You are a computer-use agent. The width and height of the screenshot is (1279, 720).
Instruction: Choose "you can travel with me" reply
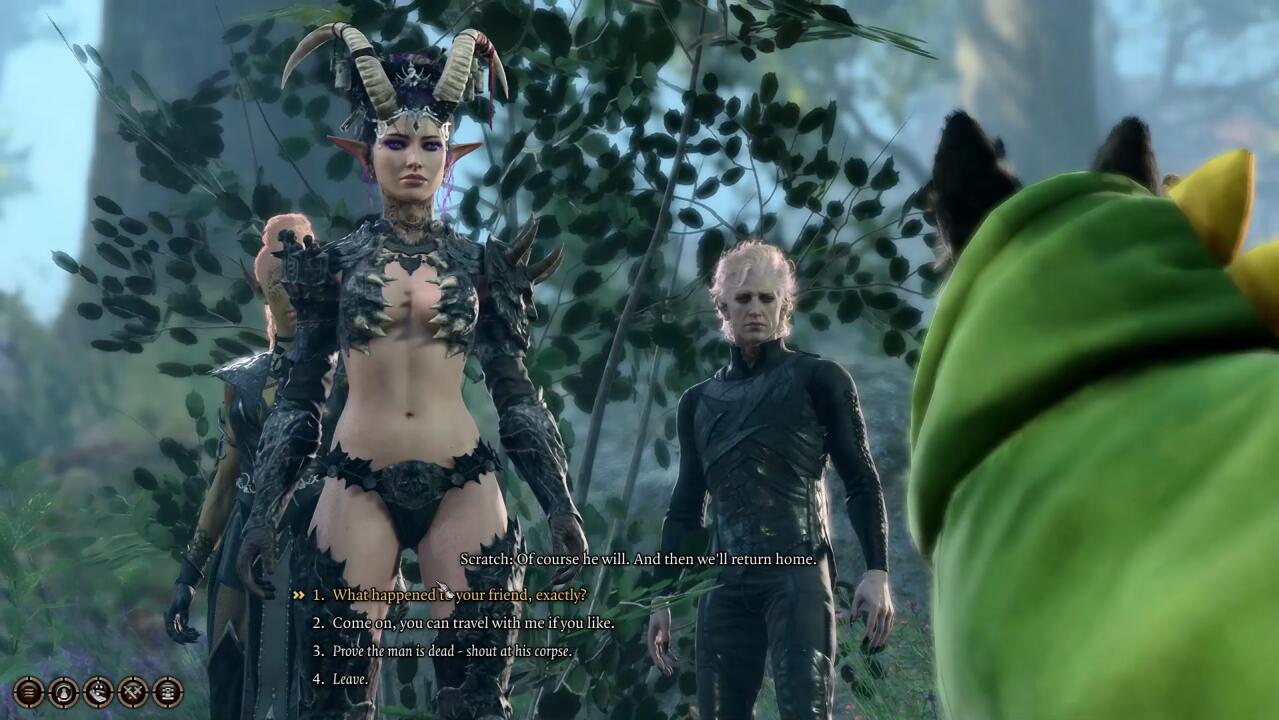coord(473,623)
